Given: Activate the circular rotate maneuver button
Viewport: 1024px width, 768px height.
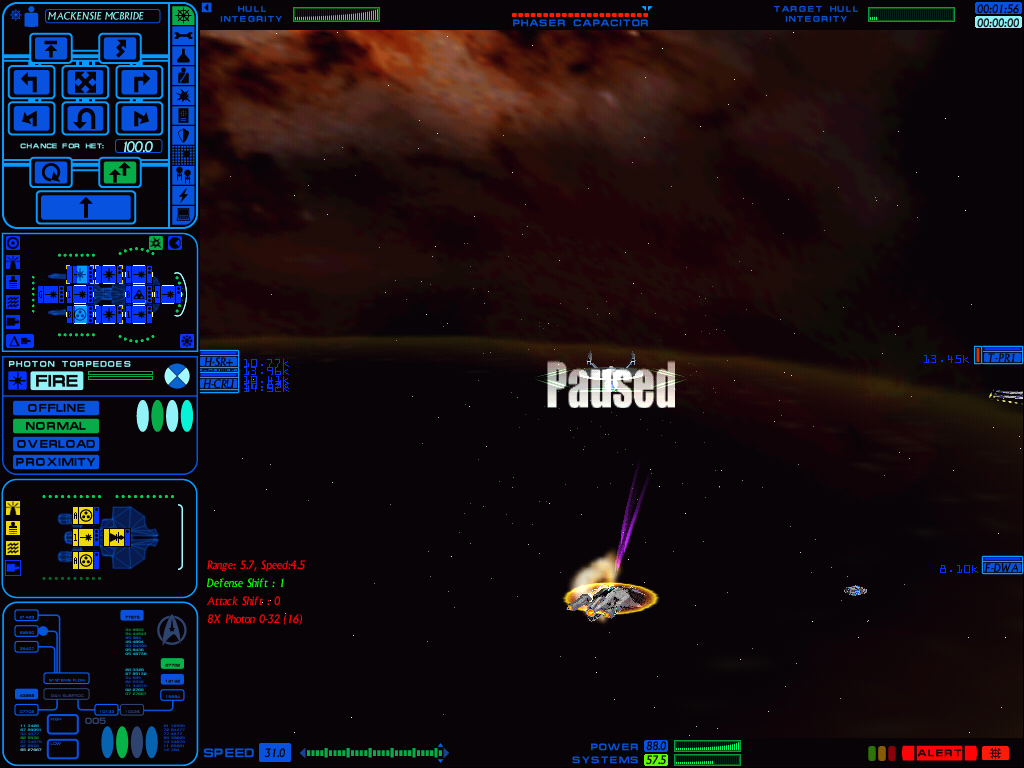Looking at the screenshot, I should (50, 172).
